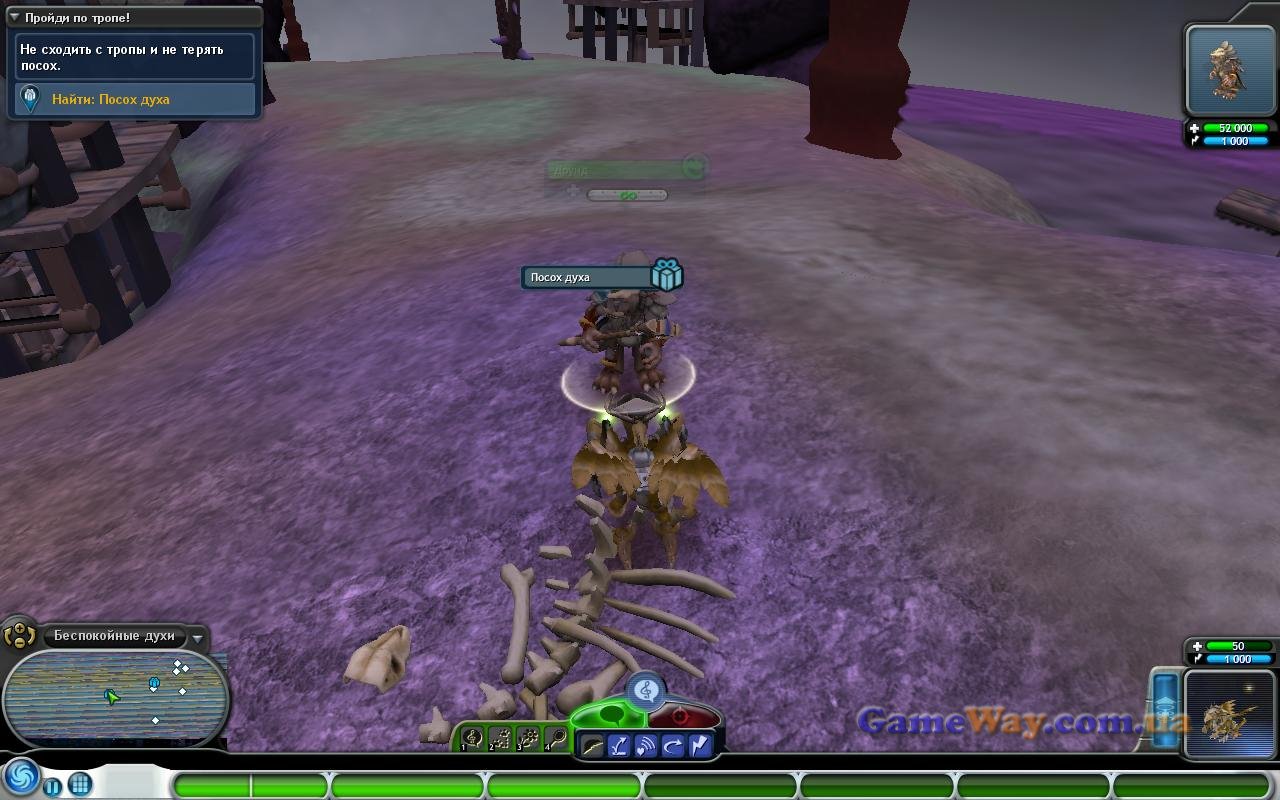Open the Spore main menu swirl button
The image size is (1280, 800).
[x=20, y=778]
